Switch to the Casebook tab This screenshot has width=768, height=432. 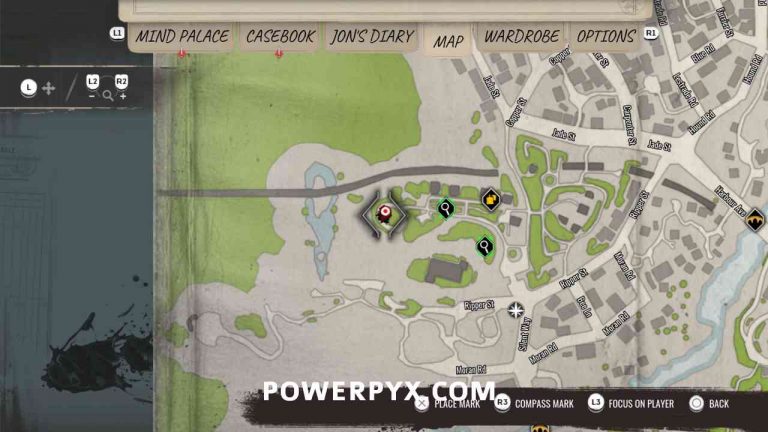[280, 37]
